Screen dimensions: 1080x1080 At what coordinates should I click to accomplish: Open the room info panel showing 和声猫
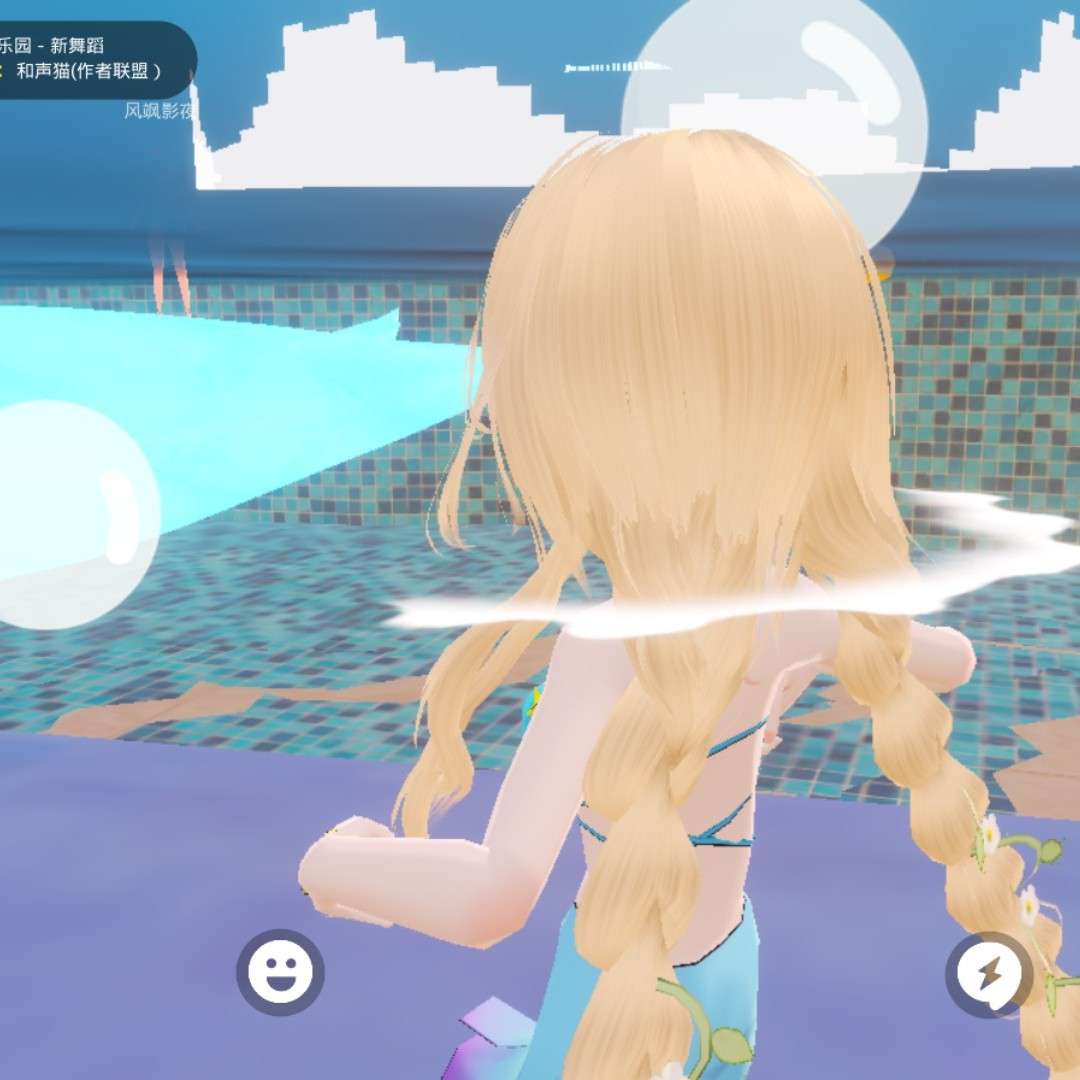[x=90, y=60]
